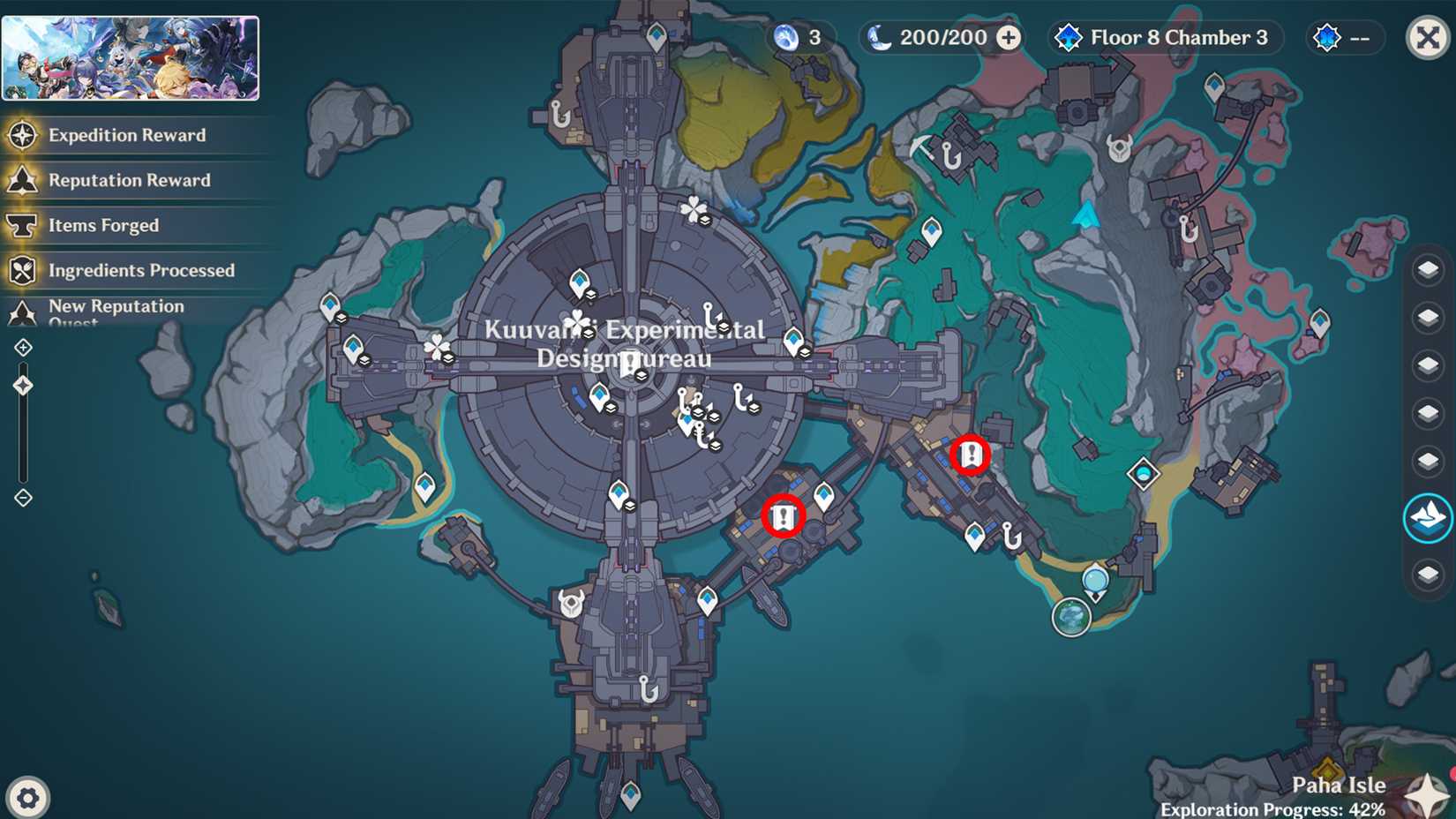Viewport: 1456px width, 819px height.
Task: View Ingredients Processed
Action: tap(142, 270)
